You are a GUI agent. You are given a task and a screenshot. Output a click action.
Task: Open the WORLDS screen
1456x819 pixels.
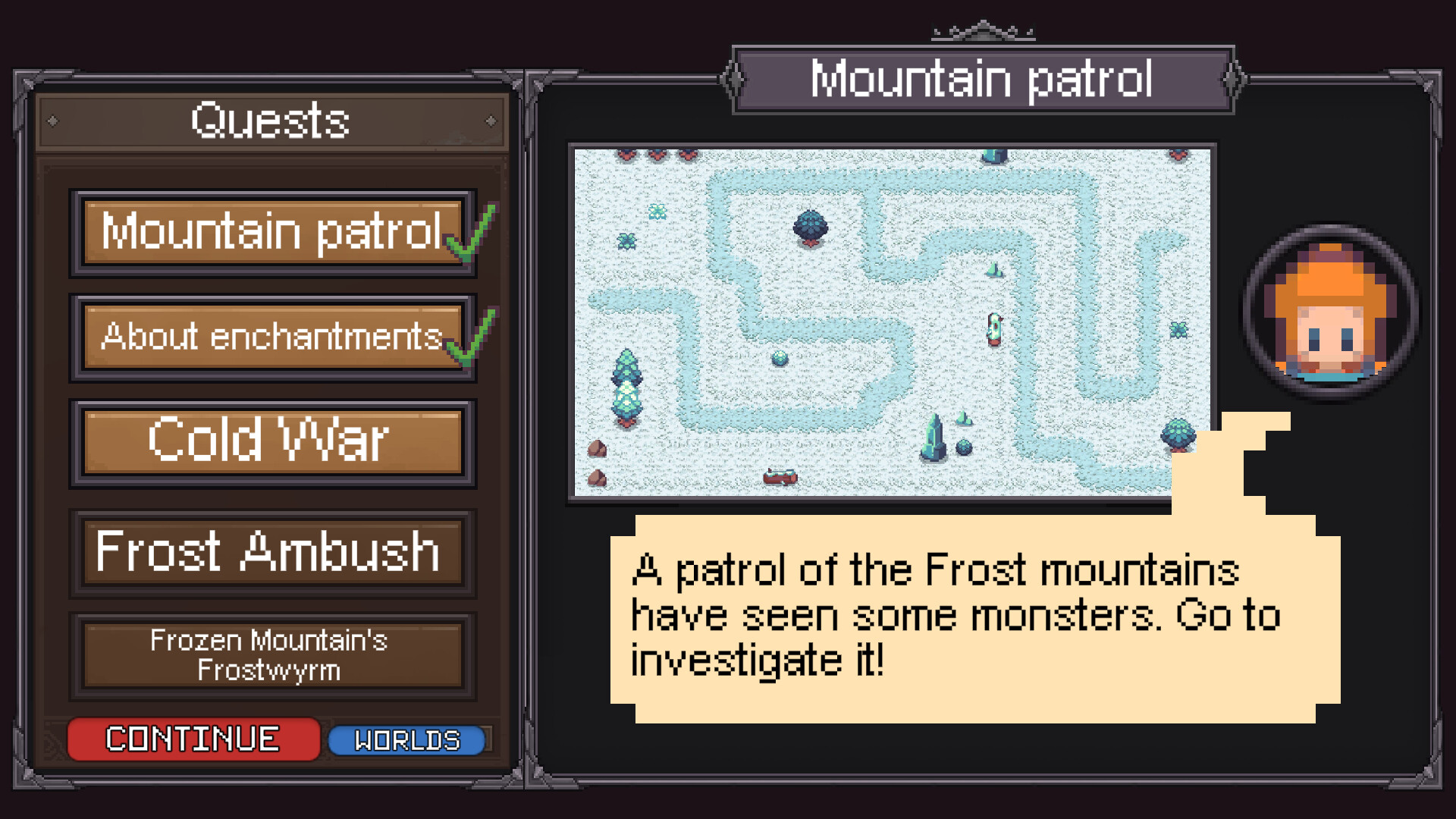coord(407,738)
